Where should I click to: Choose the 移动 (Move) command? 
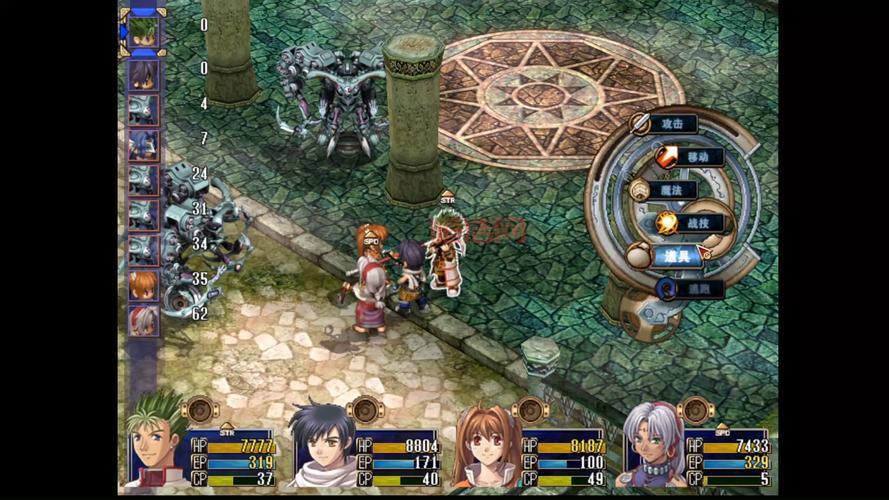pos(695,157)
